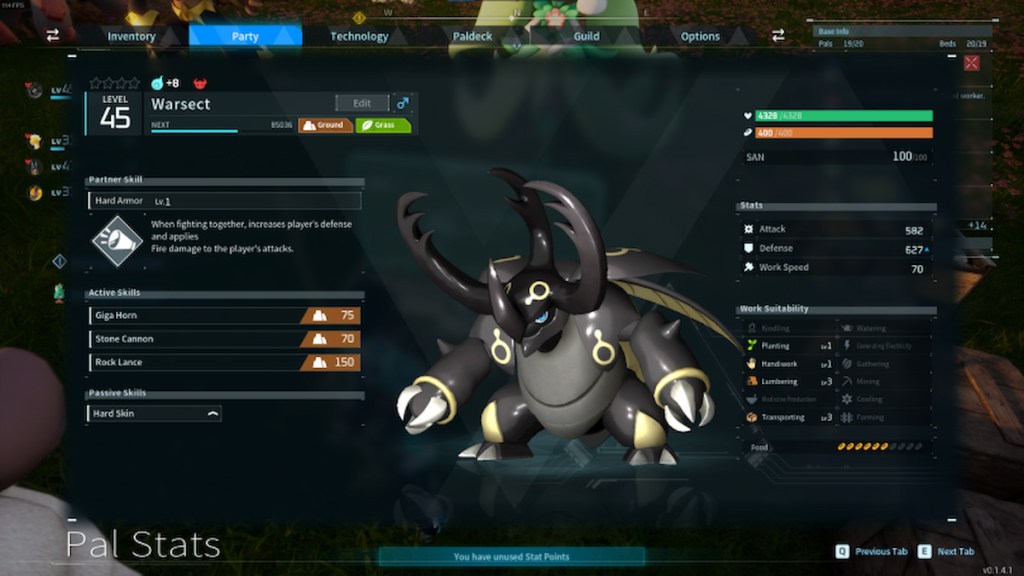The image size is (1024, 576).
Task: Open the Options tab
Action: (700, 36)
